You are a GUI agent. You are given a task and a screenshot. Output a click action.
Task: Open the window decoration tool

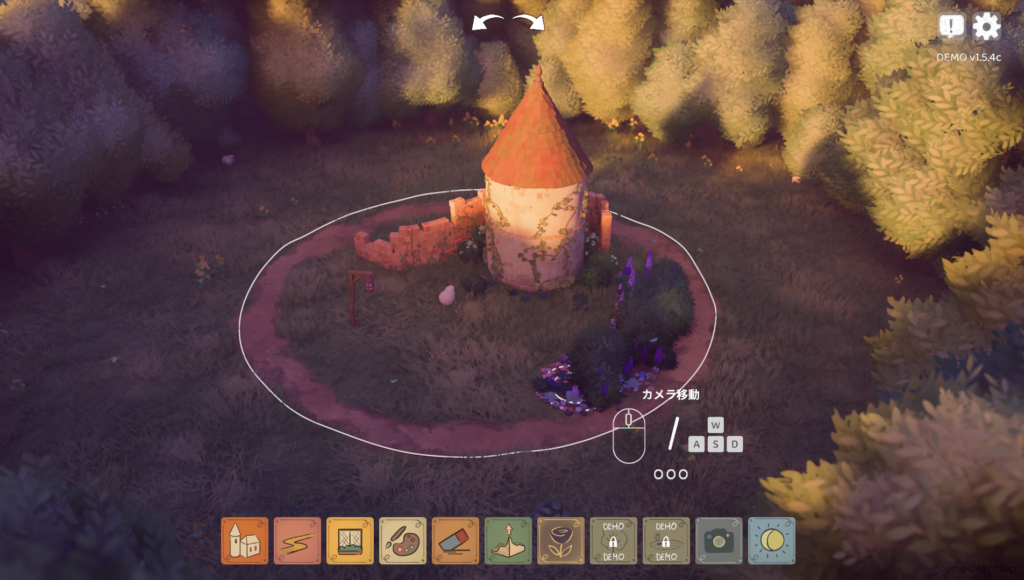(x=350, y=540)
